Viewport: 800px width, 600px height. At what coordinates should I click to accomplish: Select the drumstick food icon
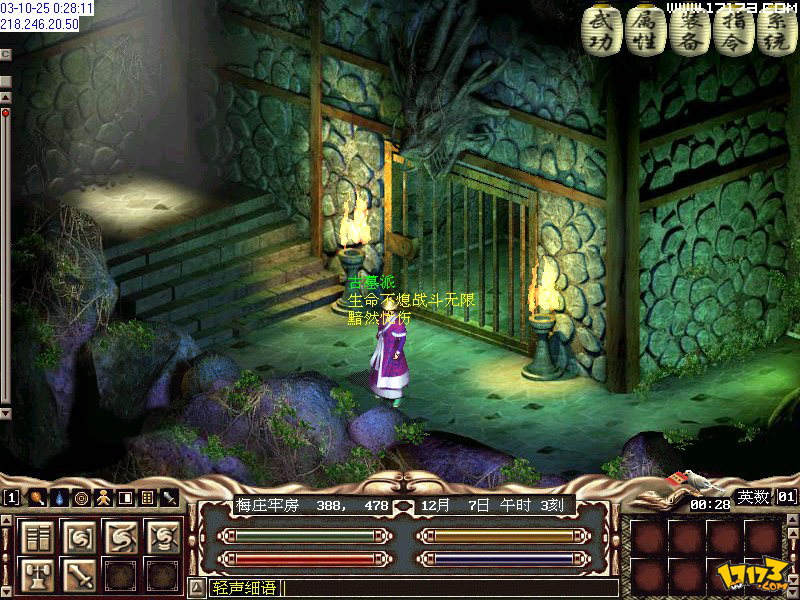36,497
